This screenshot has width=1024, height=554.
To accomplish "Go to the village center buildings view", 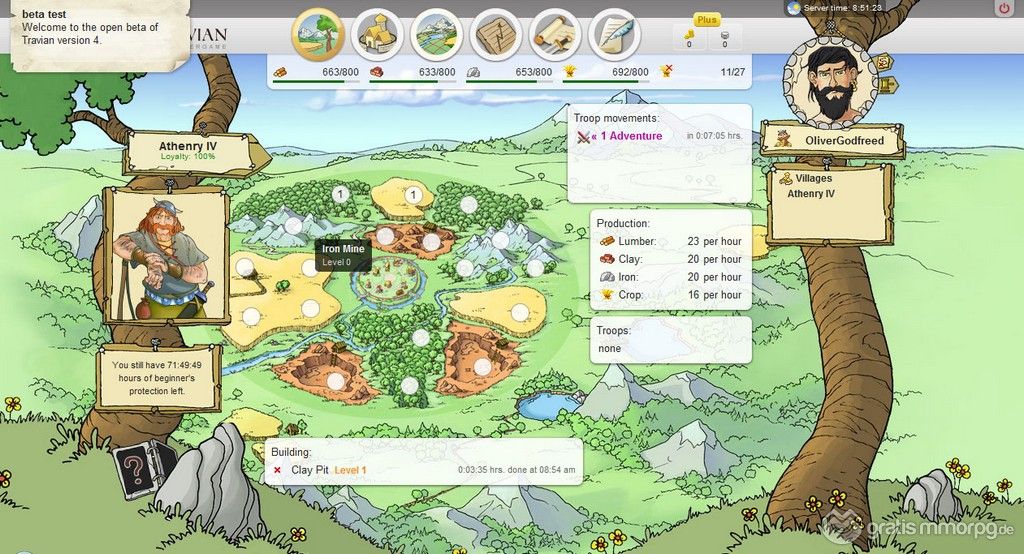I will point(377,34).
